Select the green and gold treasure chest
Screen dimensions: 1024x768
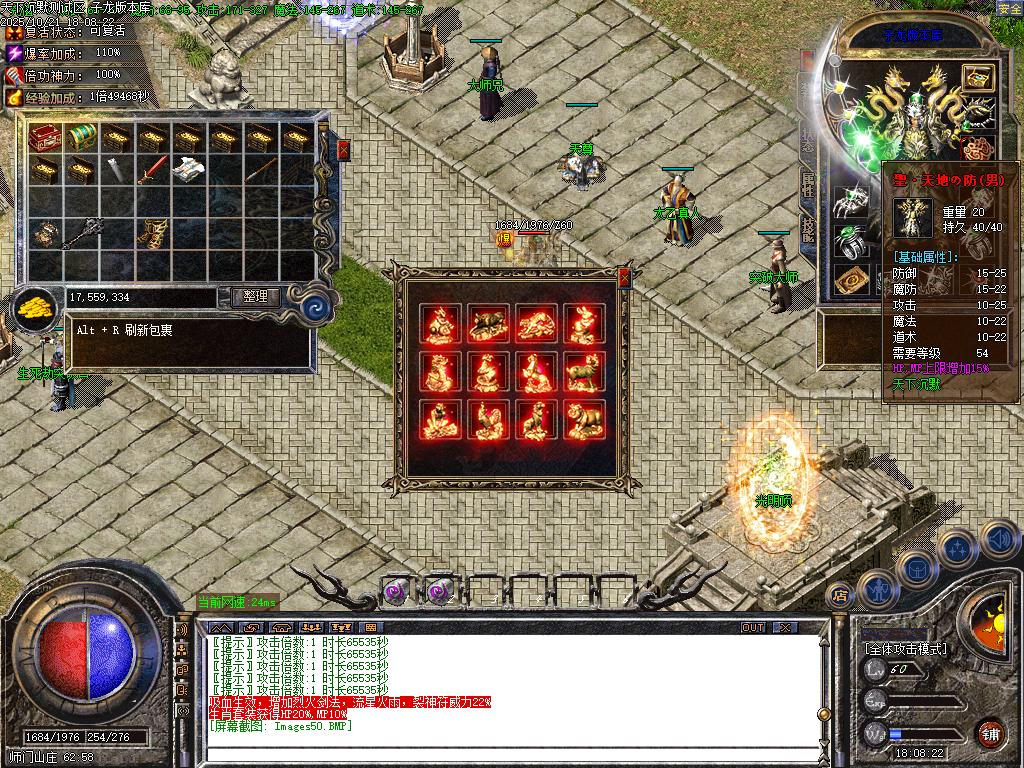(80, 137)
